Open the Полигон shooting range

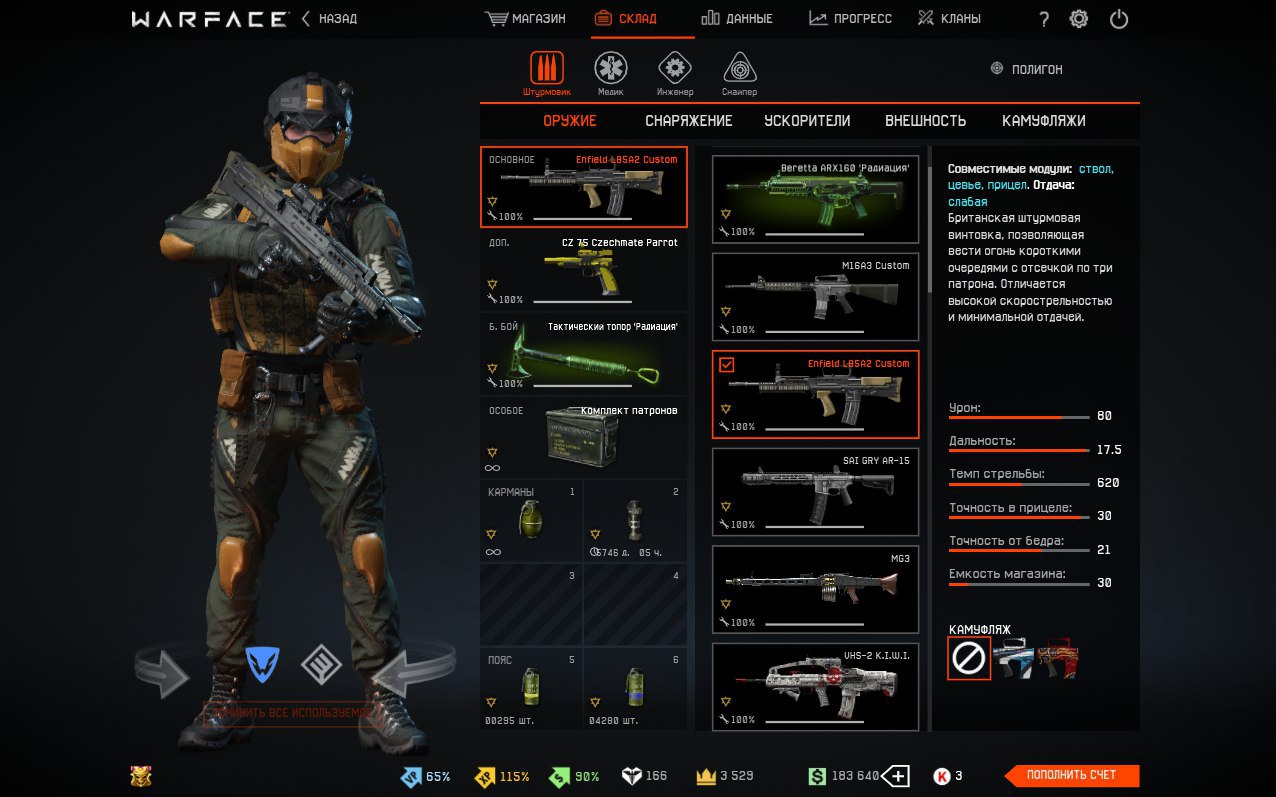point(1026,69)
